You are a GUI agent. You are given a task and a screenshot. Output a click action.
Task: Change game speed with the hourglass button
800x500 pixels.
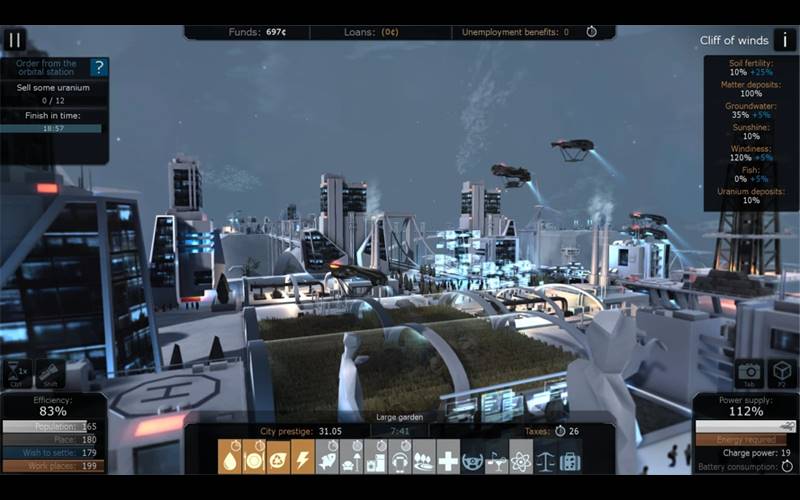pos(17,372)
